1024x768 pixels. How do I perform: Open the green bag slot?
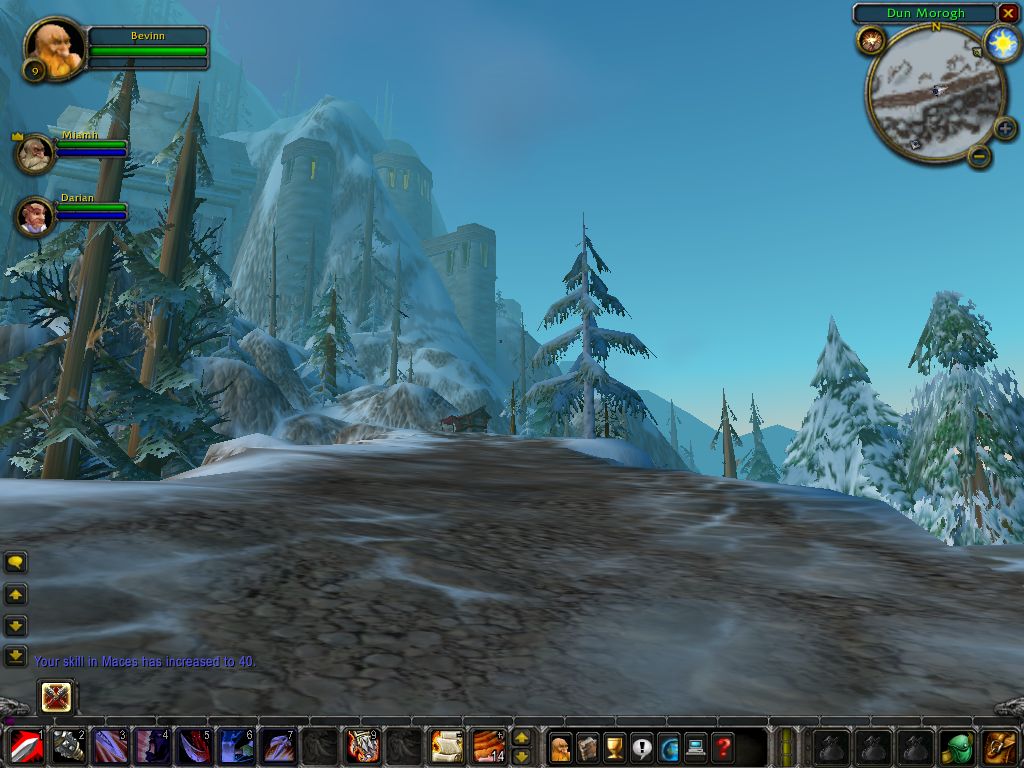pos(957,746)
